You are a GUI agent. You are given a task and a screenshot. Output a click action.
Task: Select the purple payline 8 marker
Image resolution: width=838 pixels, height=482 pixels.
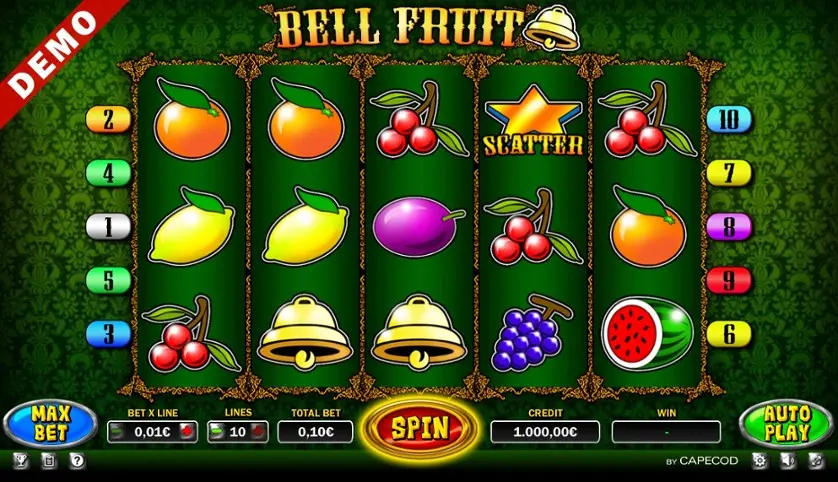pos(729,227)
